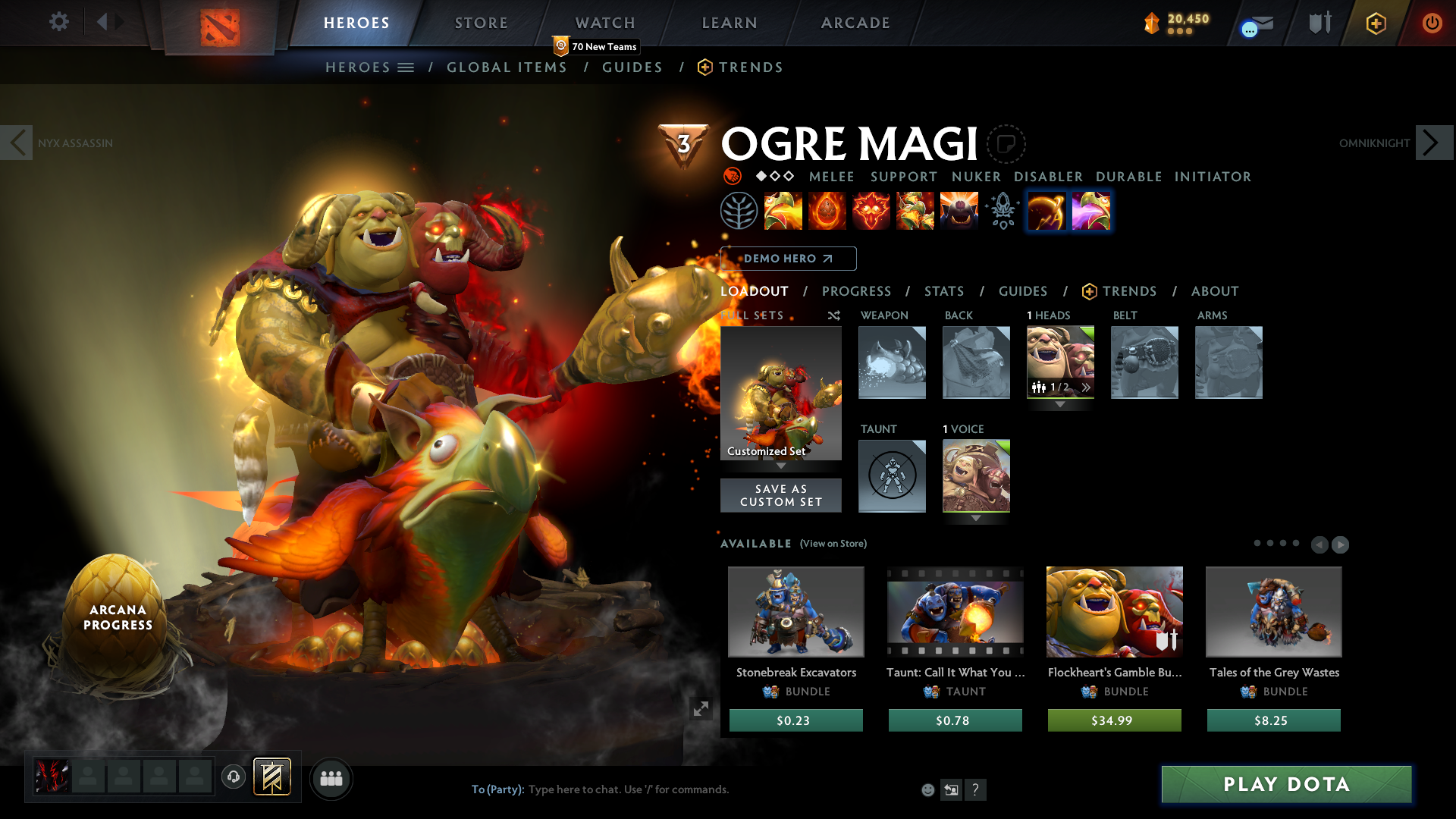Click the voice chat headset icon in party bar

(234, 777)
